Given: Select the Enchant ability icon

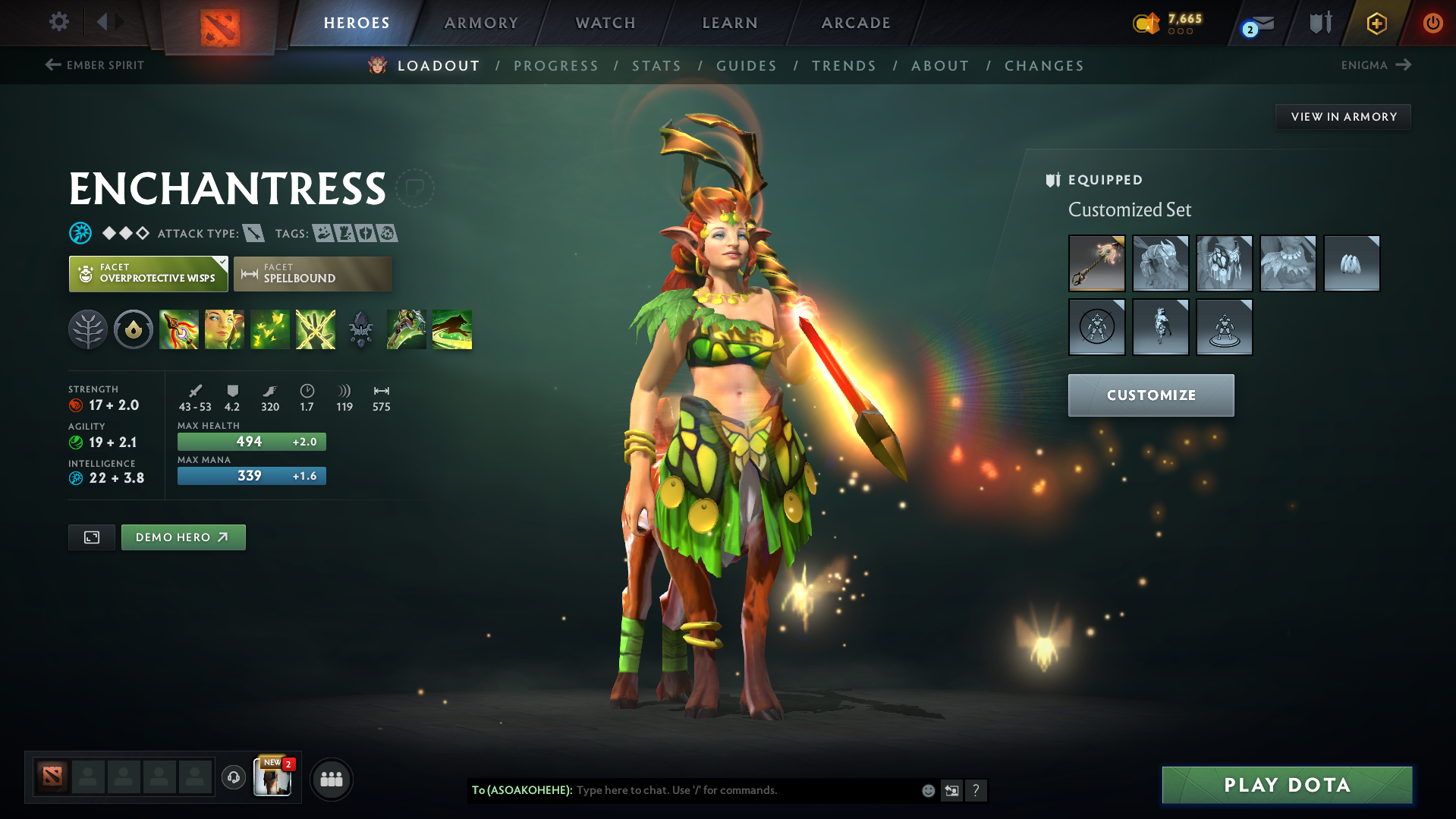Looking at the screenshot, I should tap(225, 329).
